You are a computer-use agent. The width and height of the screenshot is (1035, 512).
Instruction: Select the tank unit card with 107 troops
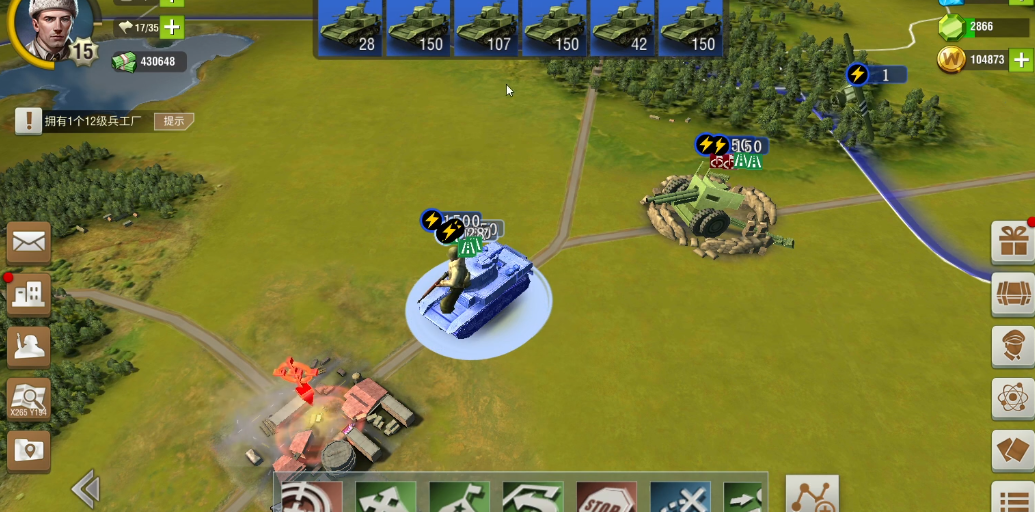pos(487,28)
